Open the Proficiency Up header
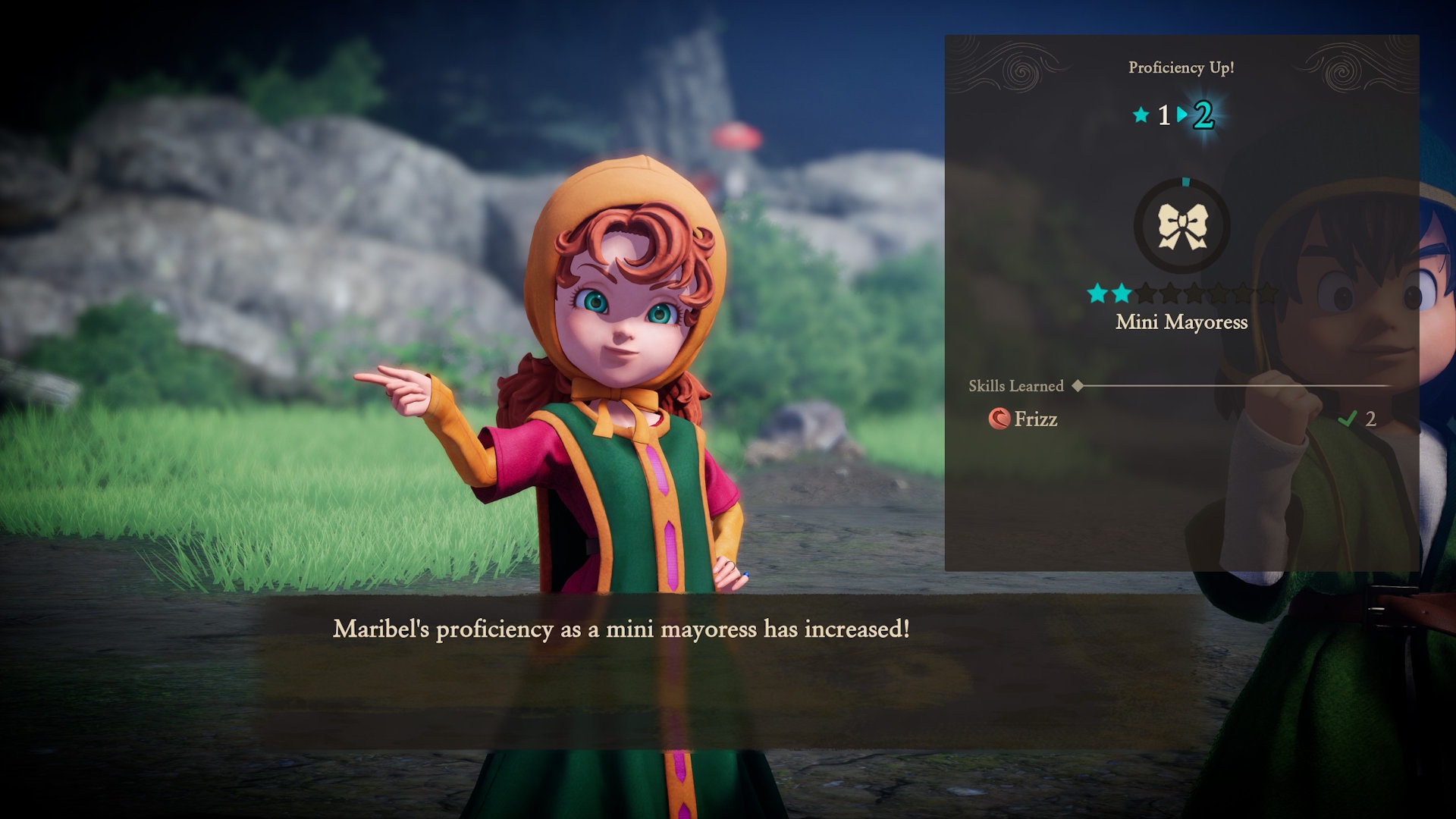 (x=1181, y=67)
